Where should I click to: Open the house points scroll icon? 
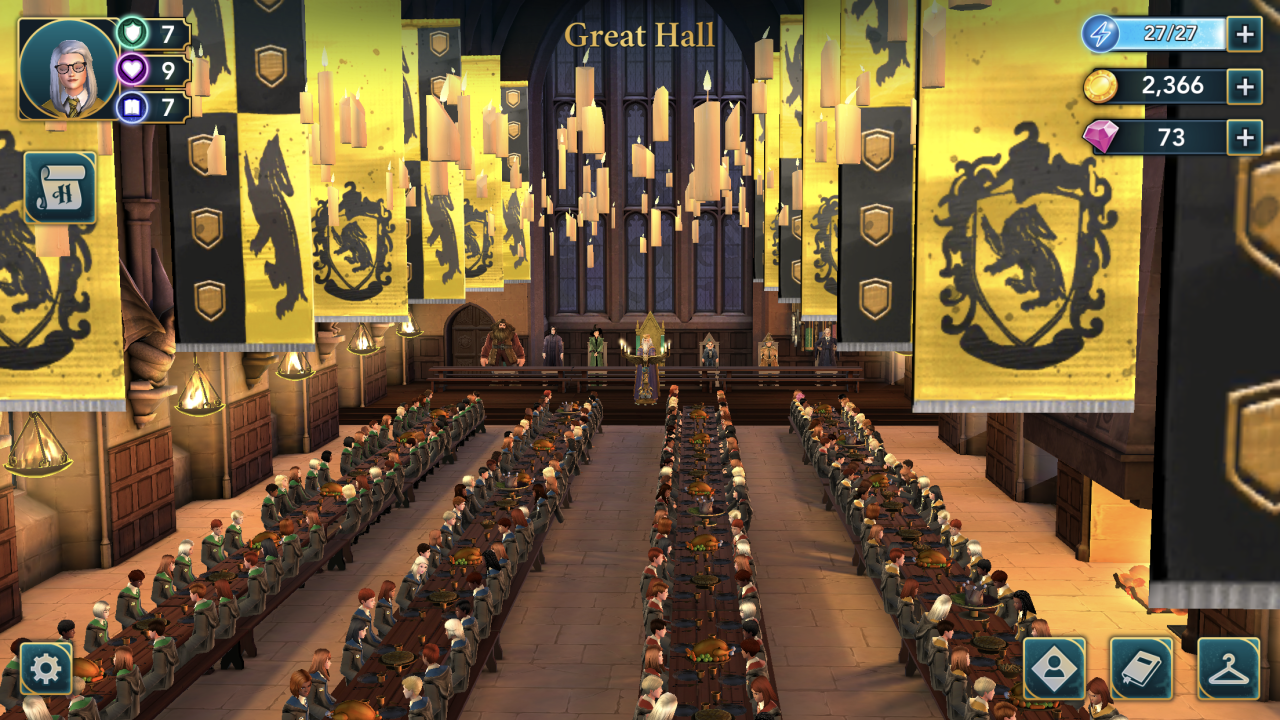pos(60,188)
